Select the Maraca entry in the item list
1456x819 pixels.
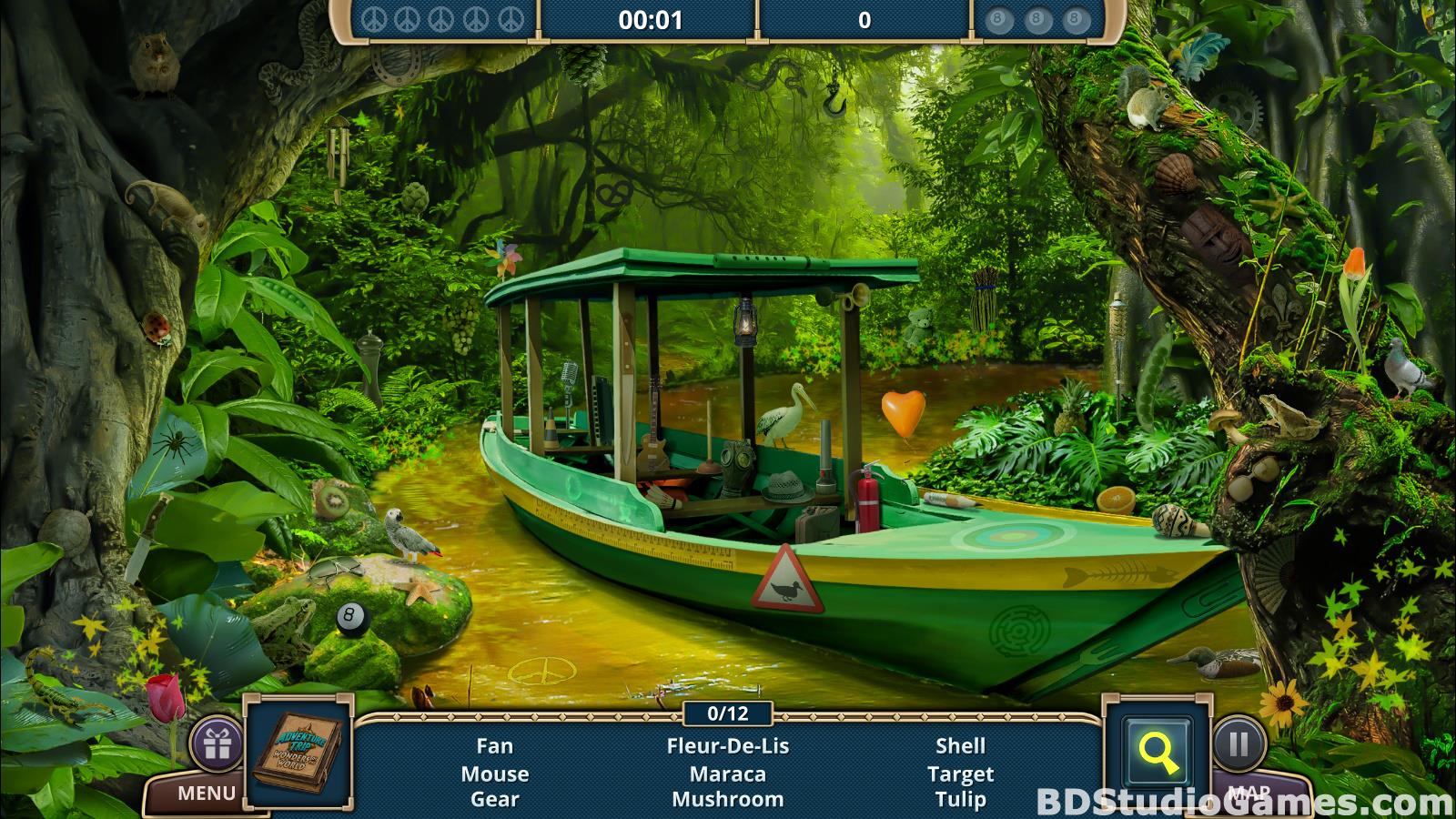tap(728, 774)
